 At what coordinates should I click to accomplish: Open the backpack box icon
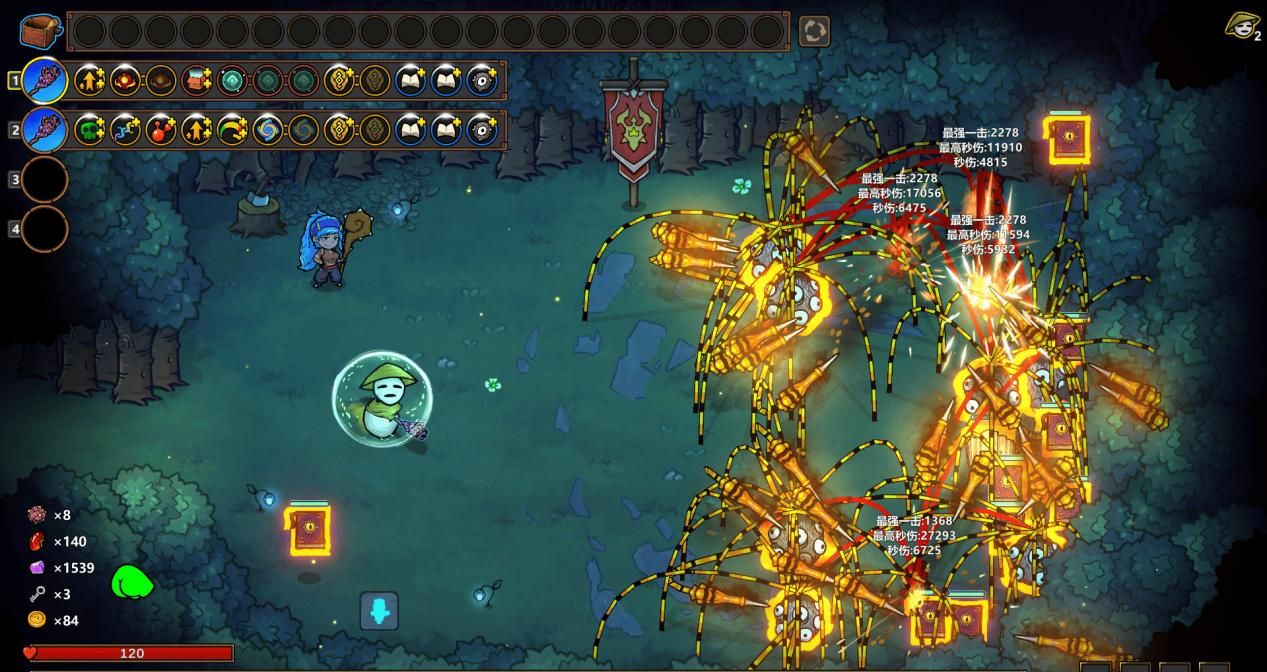(x=40, y=31)
